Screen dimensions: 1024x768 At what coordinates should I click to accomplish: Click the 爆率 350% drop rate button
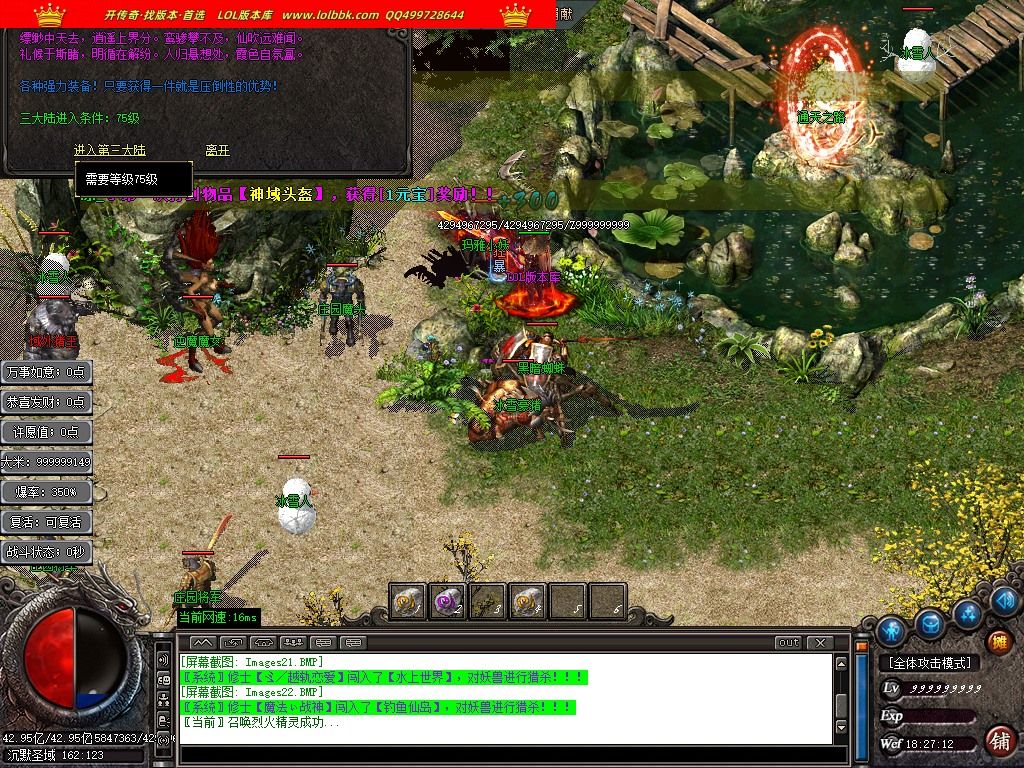pos(47,492)
